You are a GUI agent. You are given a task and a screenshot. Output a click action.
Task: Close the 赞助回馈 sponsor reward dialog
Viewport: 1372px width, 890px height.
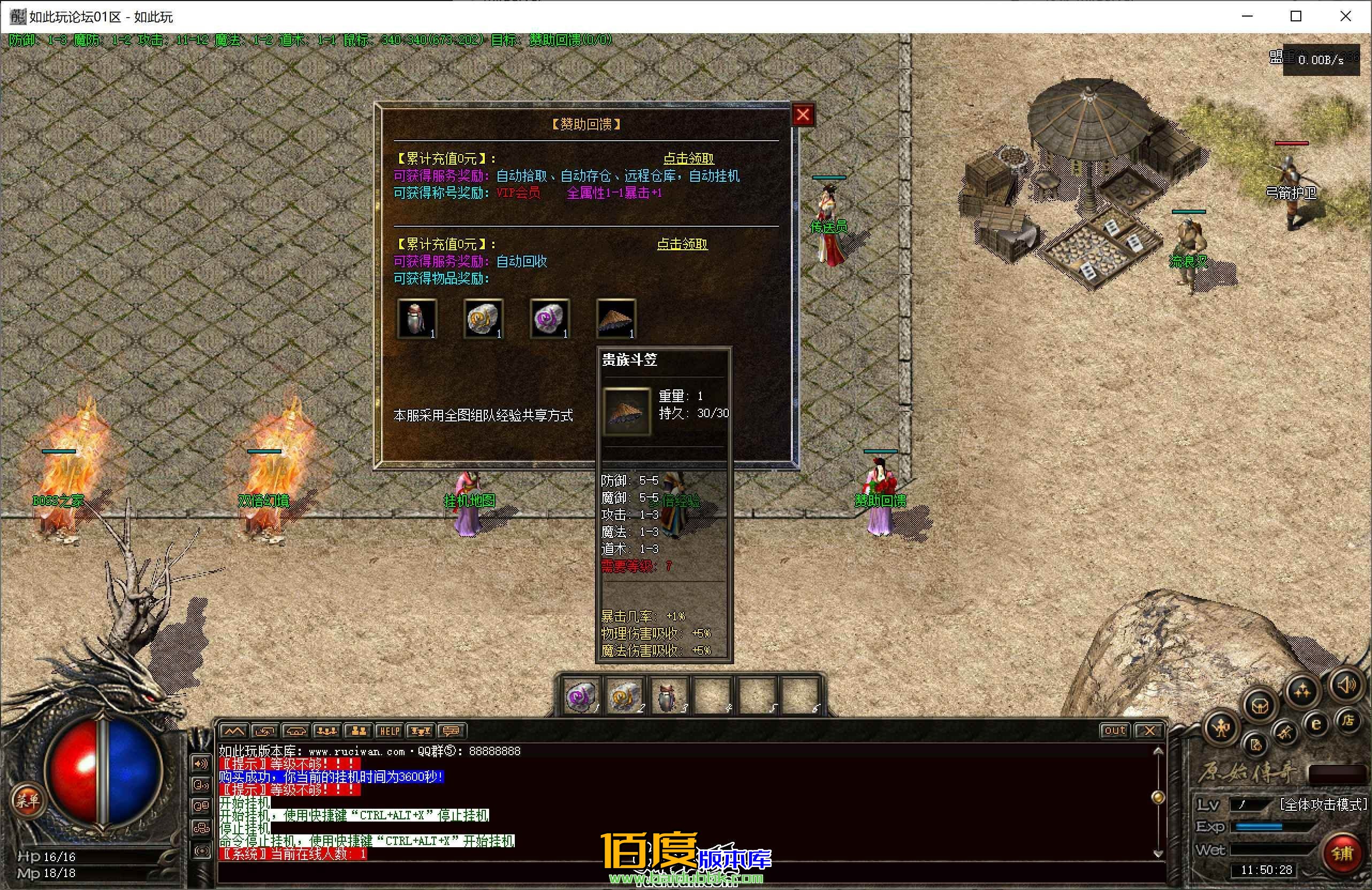coord(803,115)
